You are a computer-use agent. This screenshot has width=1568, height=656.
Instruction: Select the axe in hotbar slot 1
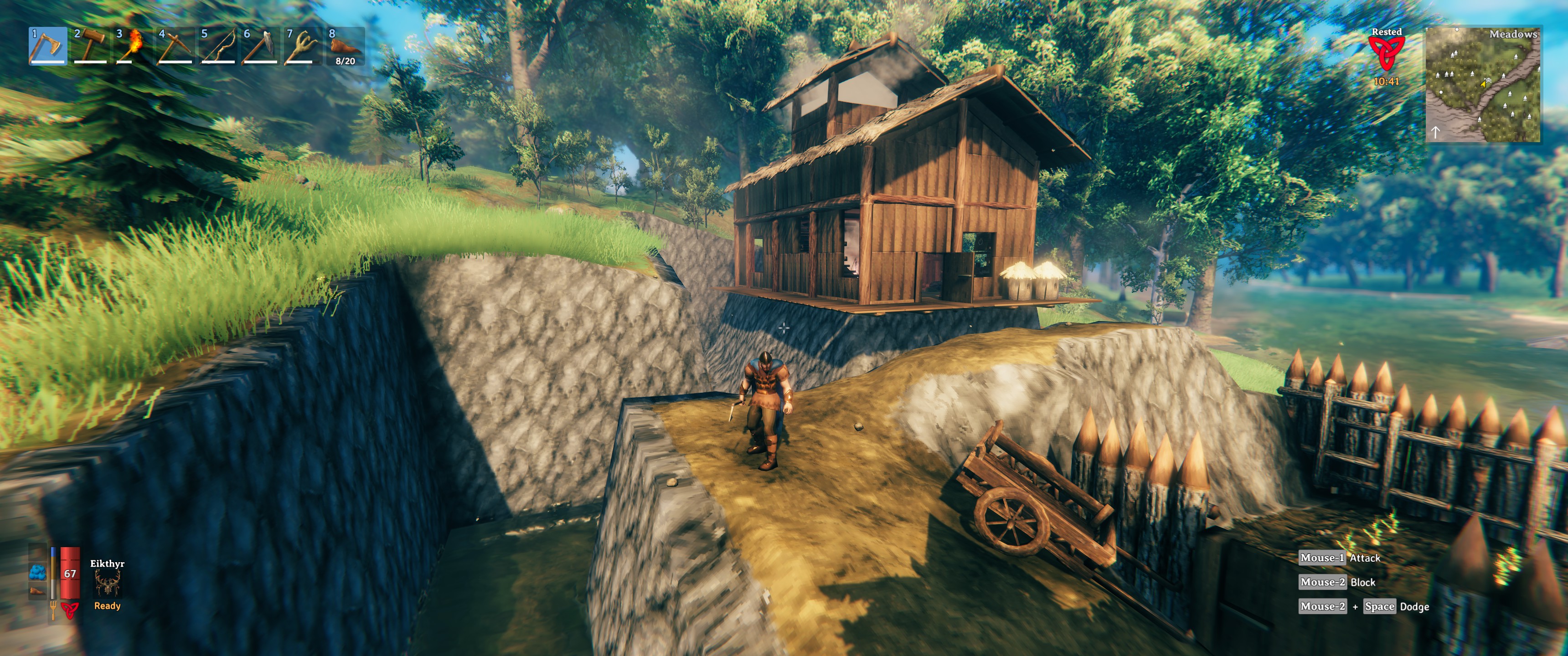coord(47,46)
